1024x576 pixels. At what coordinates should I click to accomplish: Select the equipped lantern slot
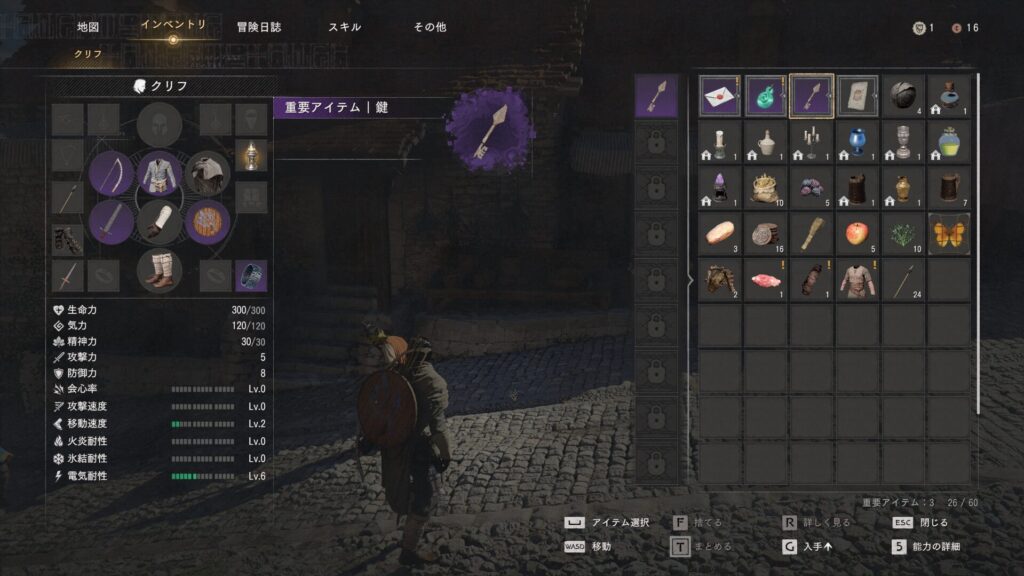(250, 155)
